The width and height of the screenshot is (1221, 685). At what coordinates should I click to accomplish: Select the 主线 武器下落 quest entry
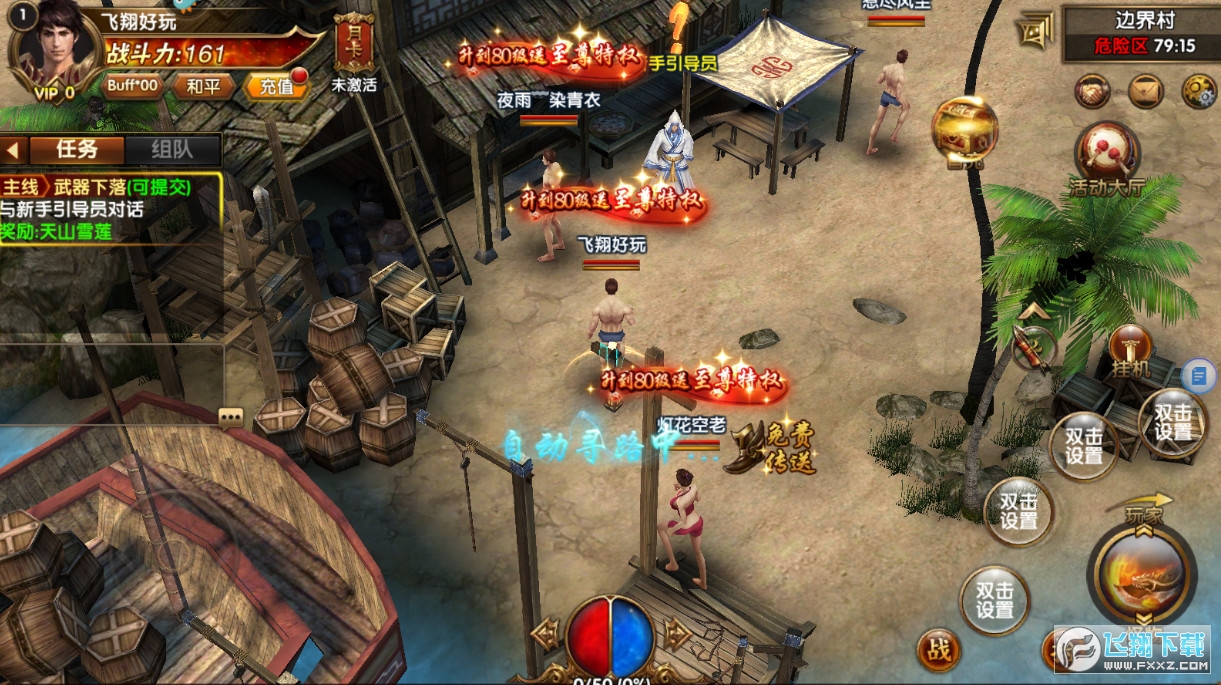(110, 187)
